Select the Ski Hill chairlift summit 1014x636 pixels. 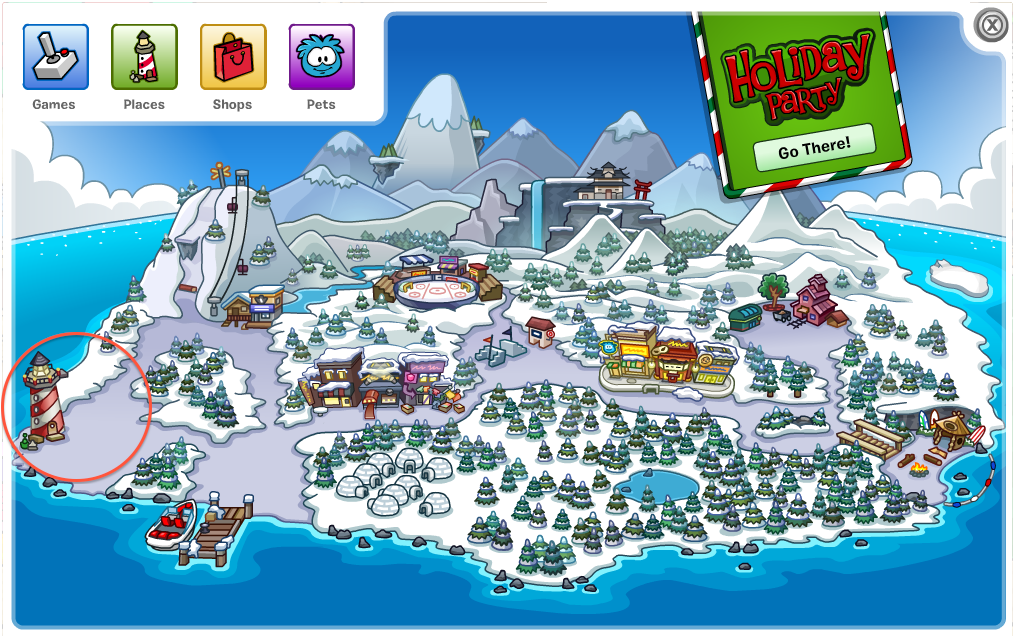(227, 180)
